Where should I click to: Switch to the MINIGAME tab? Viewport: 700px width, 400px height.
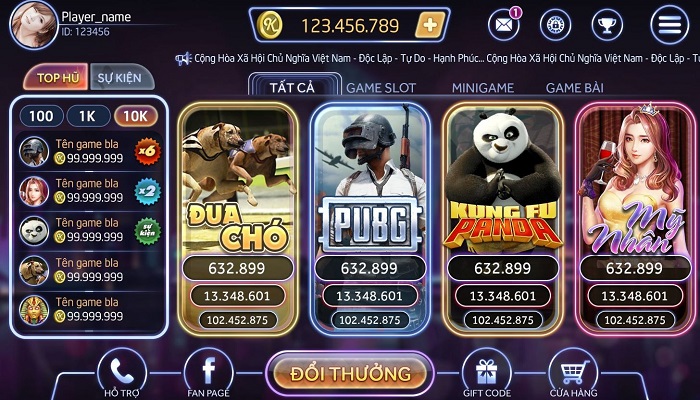tap(482, 88)
